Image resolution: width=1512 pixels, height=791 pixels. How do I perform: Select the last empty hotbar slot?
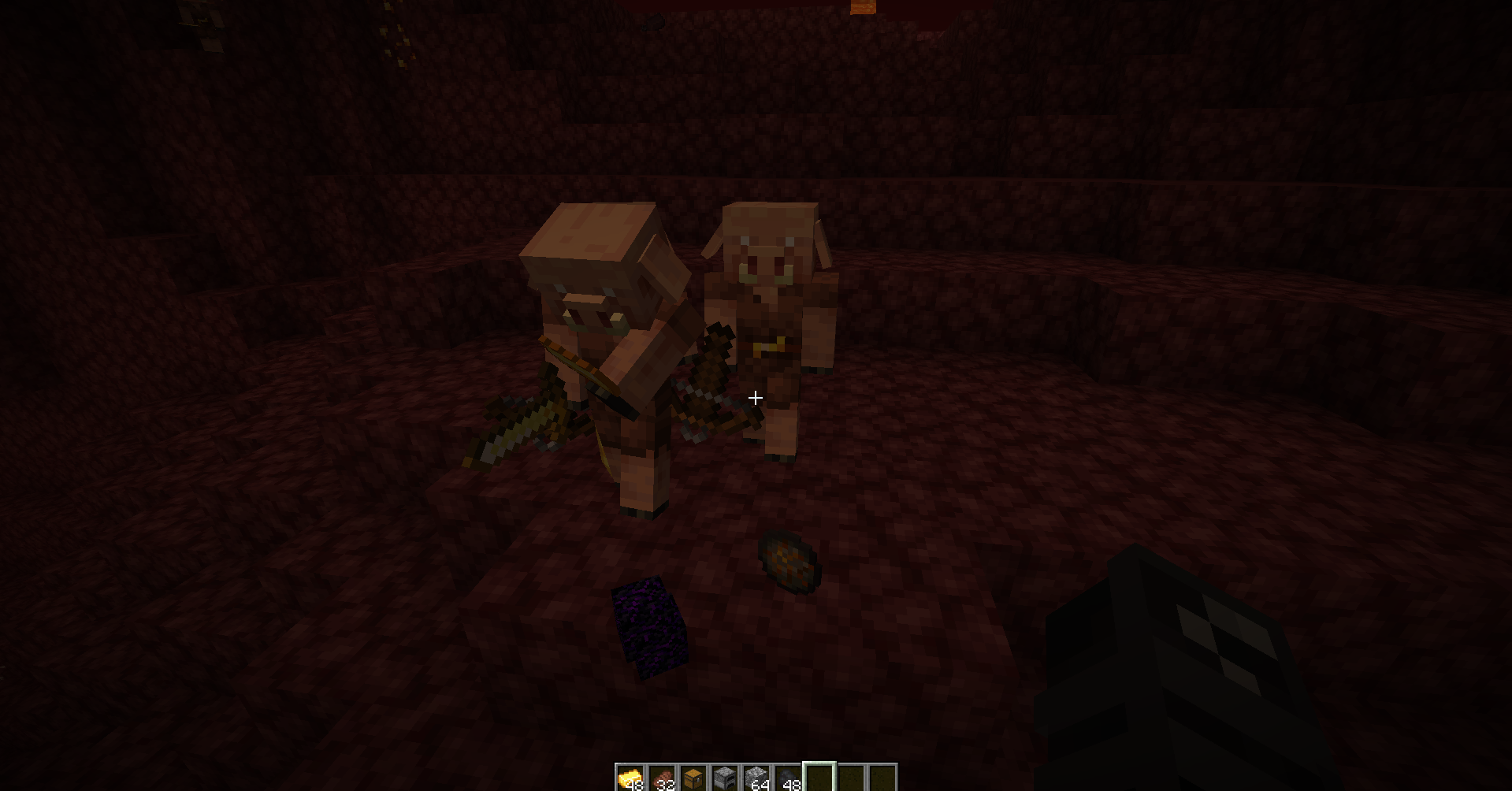(884, 774)
